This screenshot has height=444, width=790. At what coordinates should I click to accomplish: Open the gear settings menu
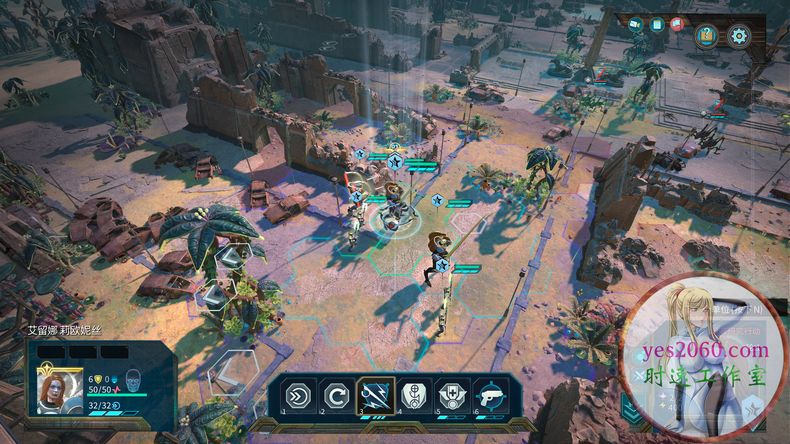(x=740, y=35)
